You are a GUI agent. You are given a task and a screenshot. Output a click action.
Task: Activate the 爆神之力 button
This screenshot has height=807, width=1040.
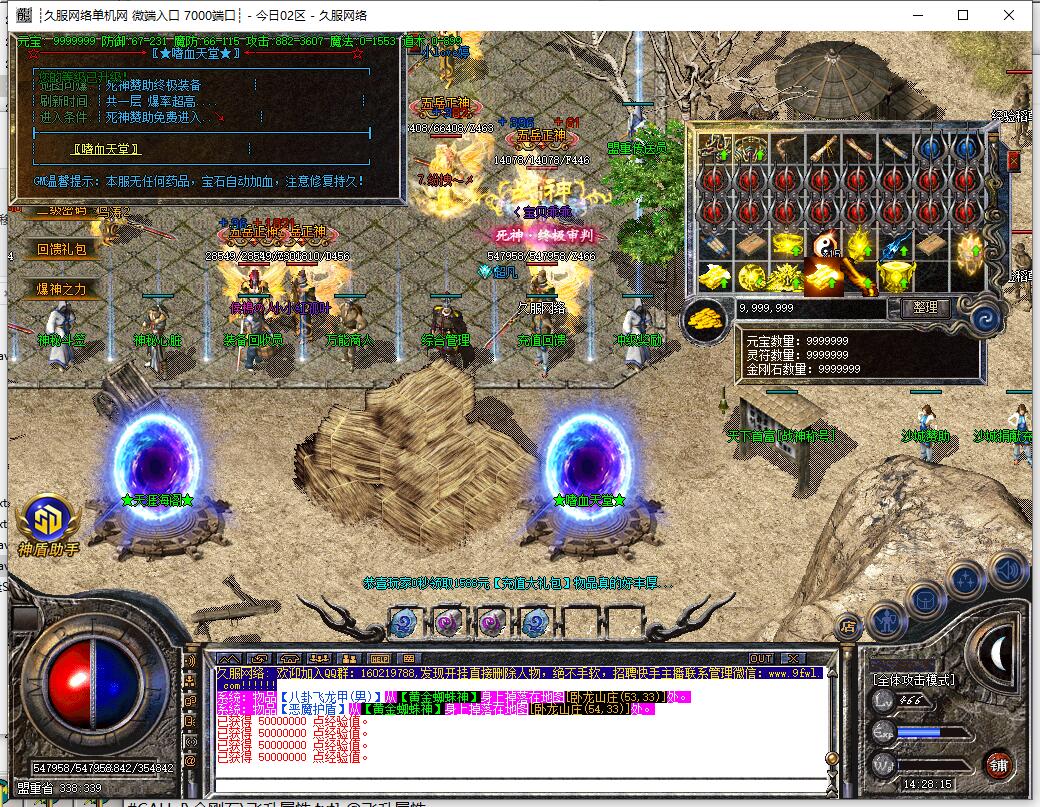[x=62, y=289]
